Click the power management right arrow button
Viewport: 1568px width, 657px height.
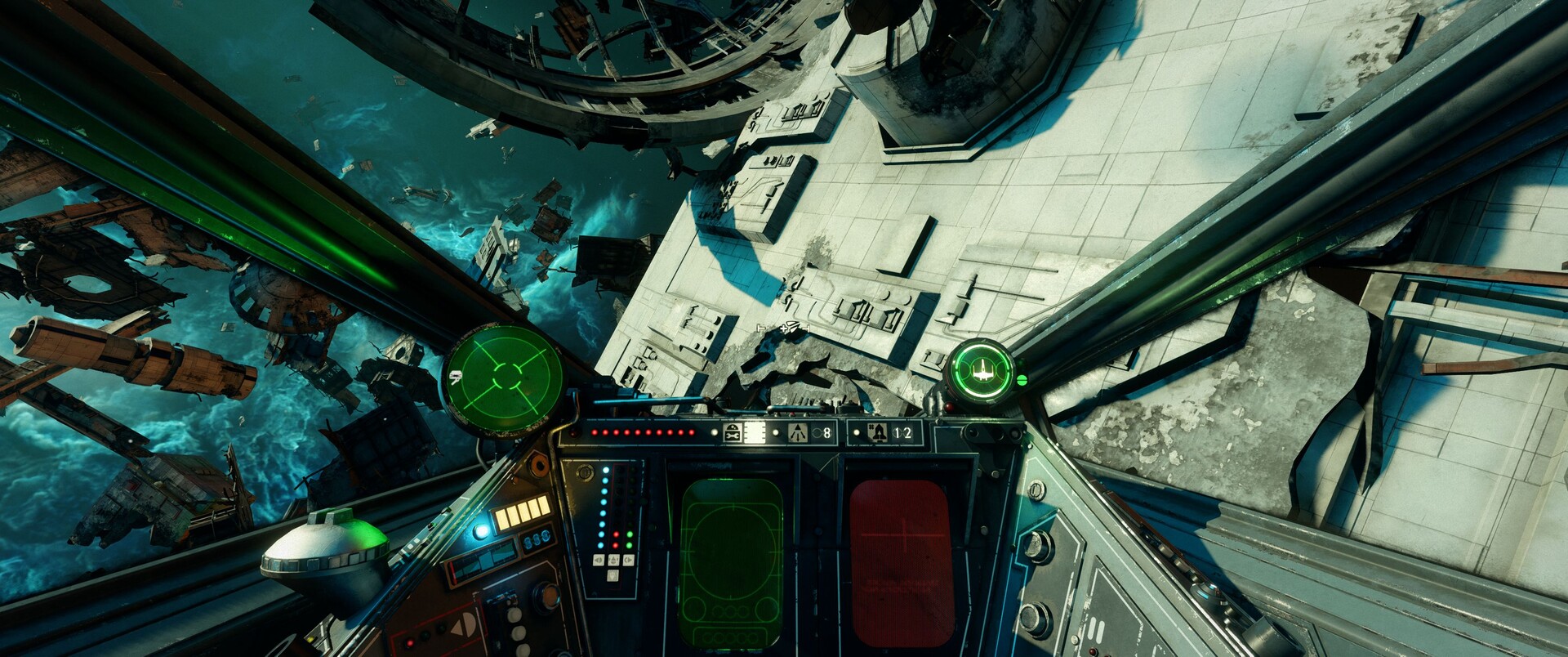point(628,561)
